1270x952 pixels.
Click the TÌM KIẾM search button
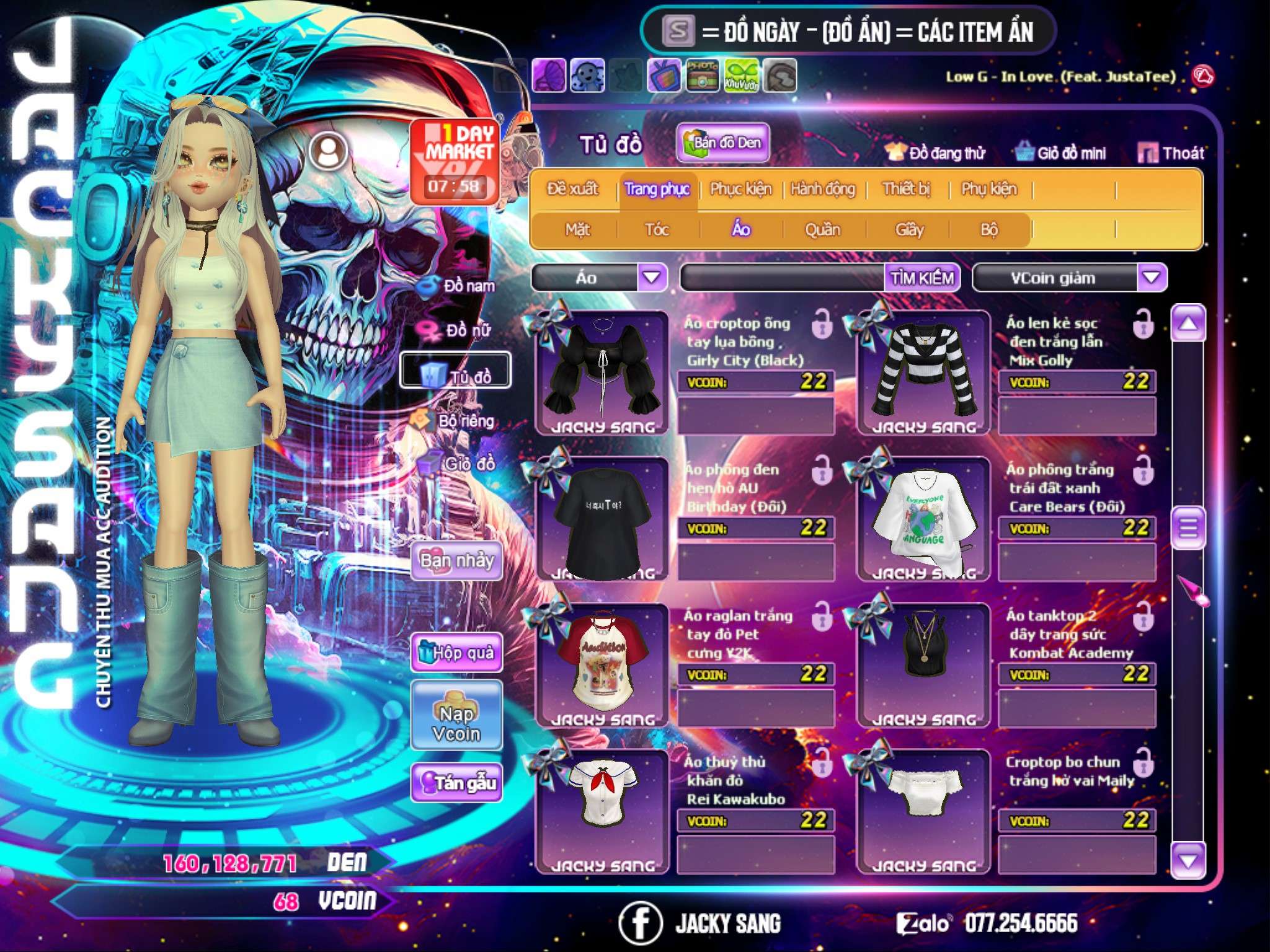pyautogui.click(x=922, y=278)
